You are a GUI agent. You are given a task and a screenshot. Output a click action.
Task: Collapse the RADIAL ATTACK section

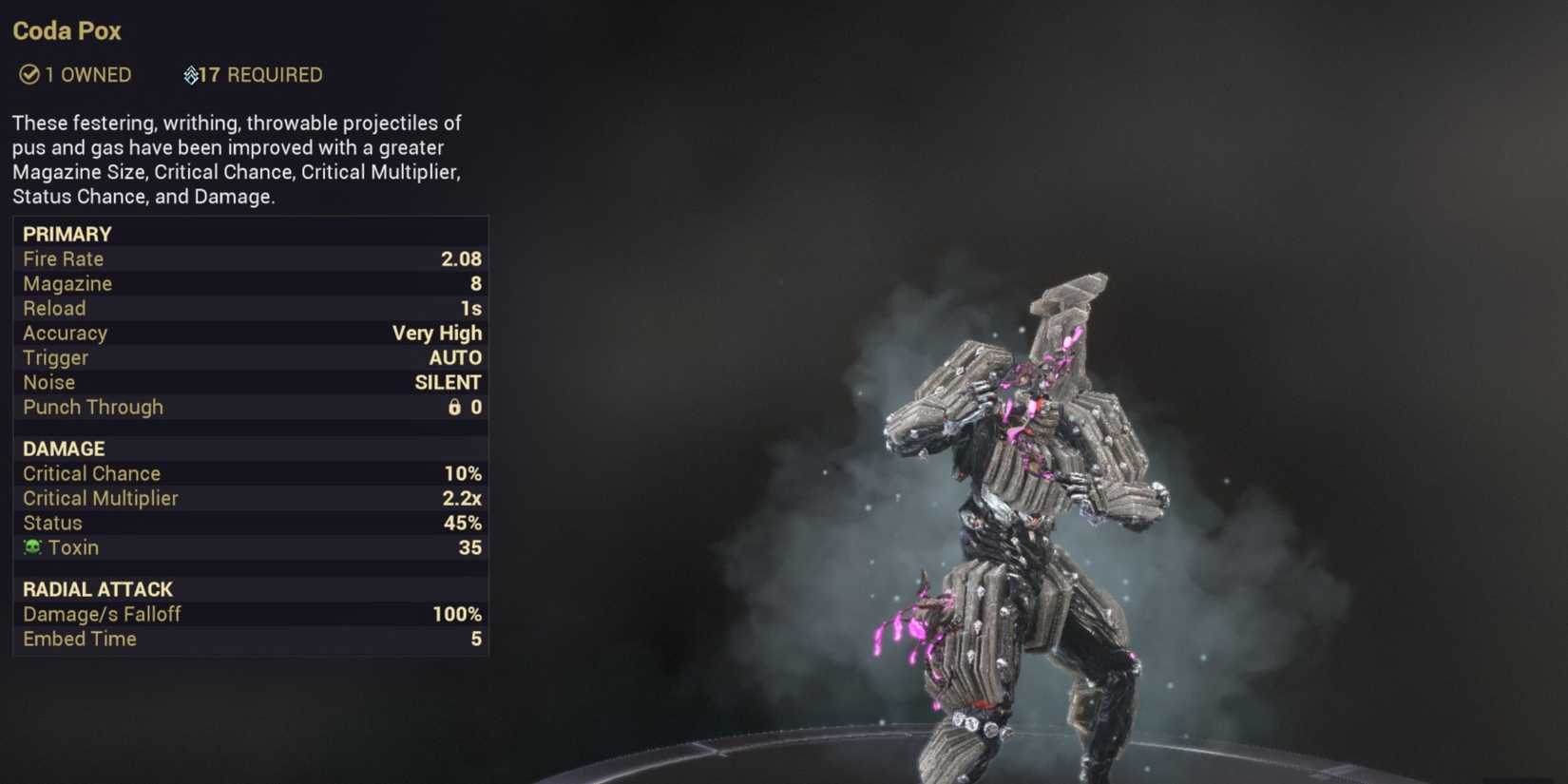[98, 589]
